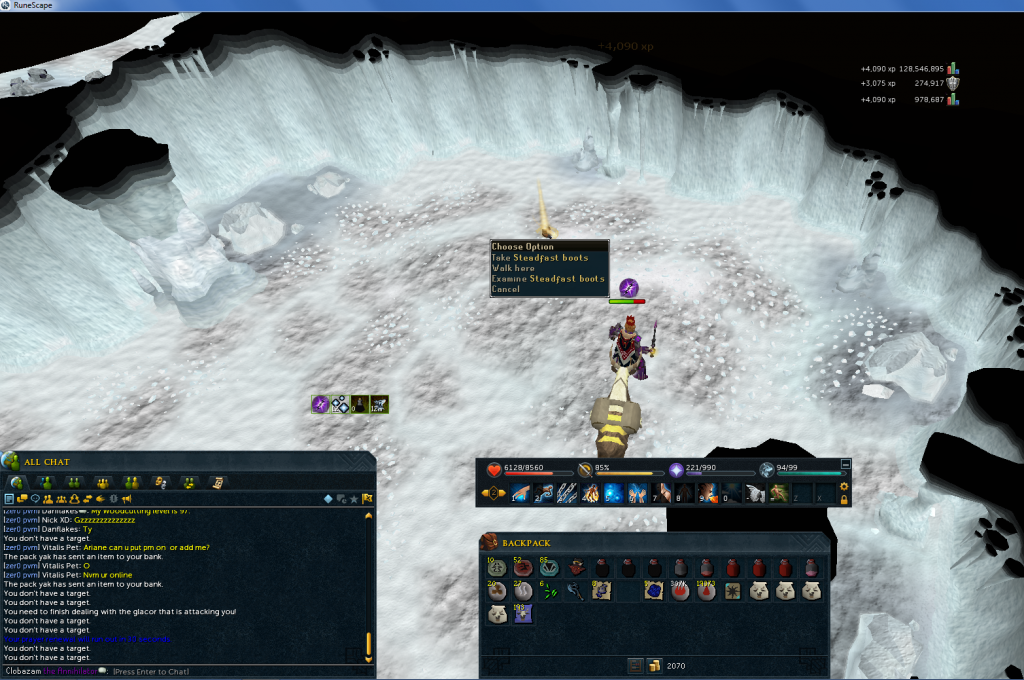Viewport: 1024px width, 680px height.
Task: Fire the dragon breath ability in slot 9
Action: [707, 493]
